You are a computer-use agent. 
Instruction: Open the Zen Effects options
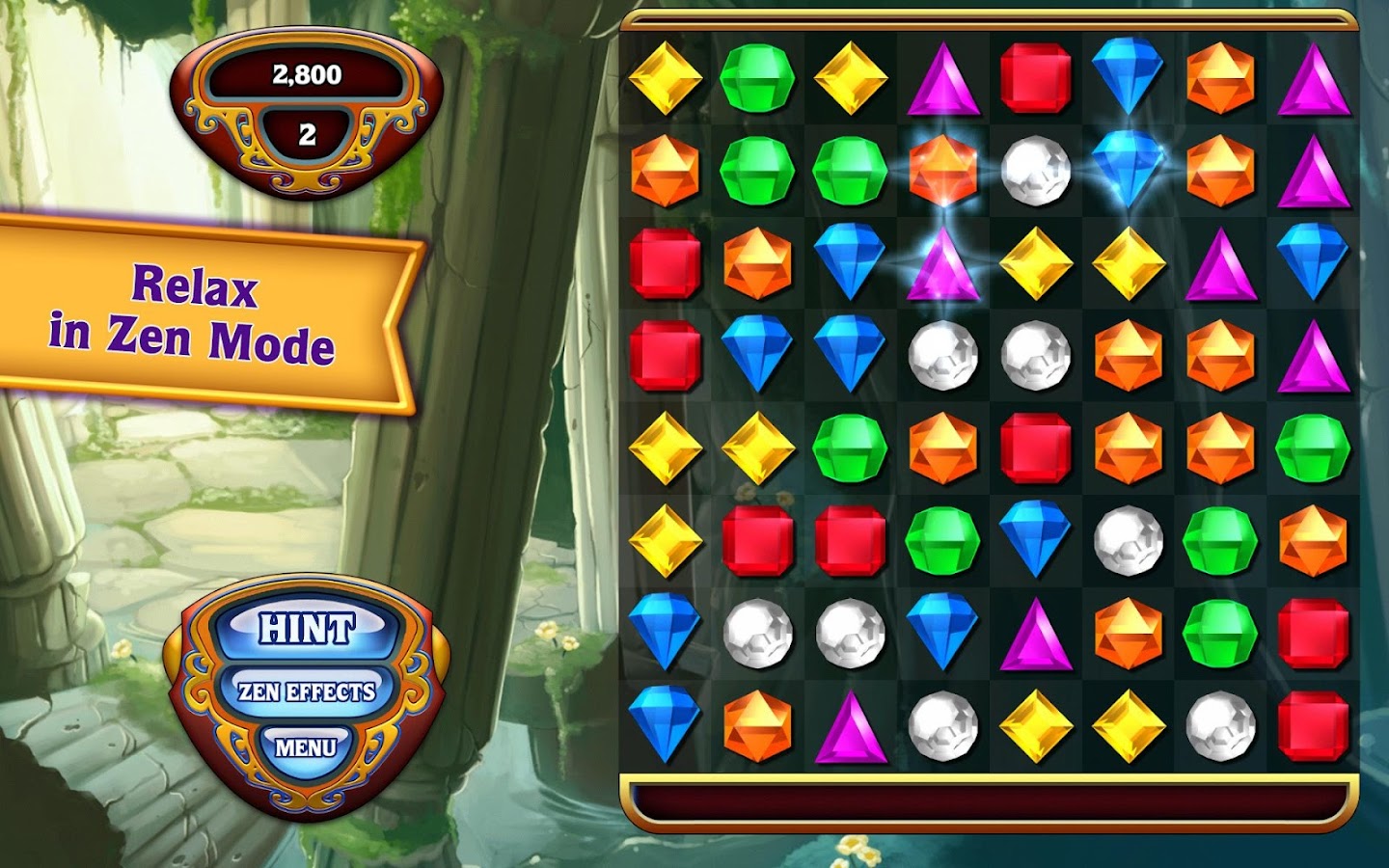coord(306,692)
